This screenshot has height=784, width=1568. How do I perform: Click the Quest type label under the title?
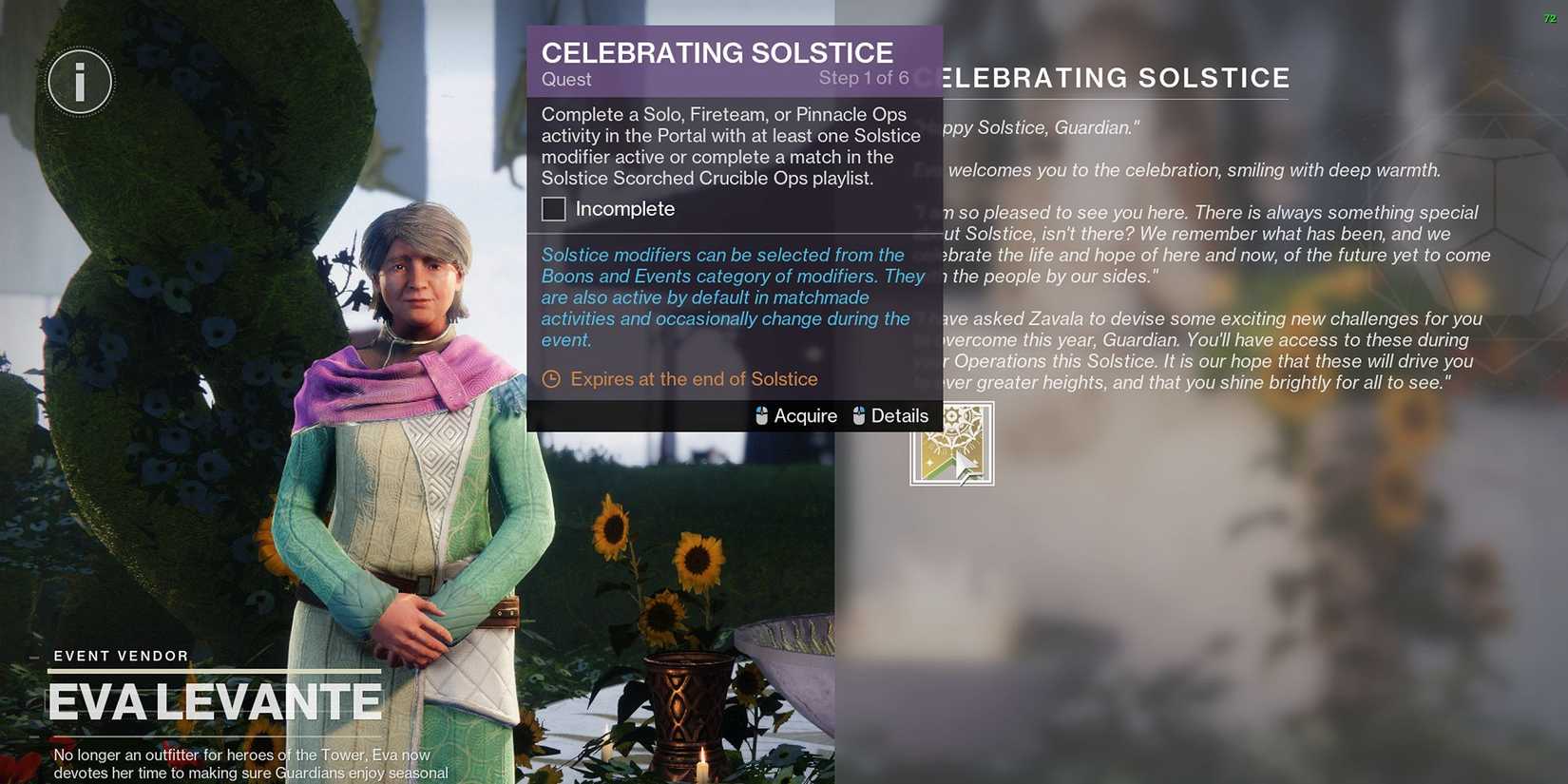[565, 80]
